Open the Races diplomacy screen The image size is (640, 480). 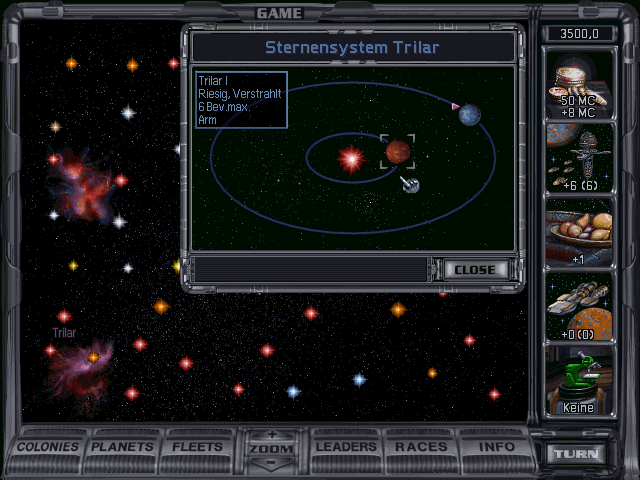tap(421, 447)
